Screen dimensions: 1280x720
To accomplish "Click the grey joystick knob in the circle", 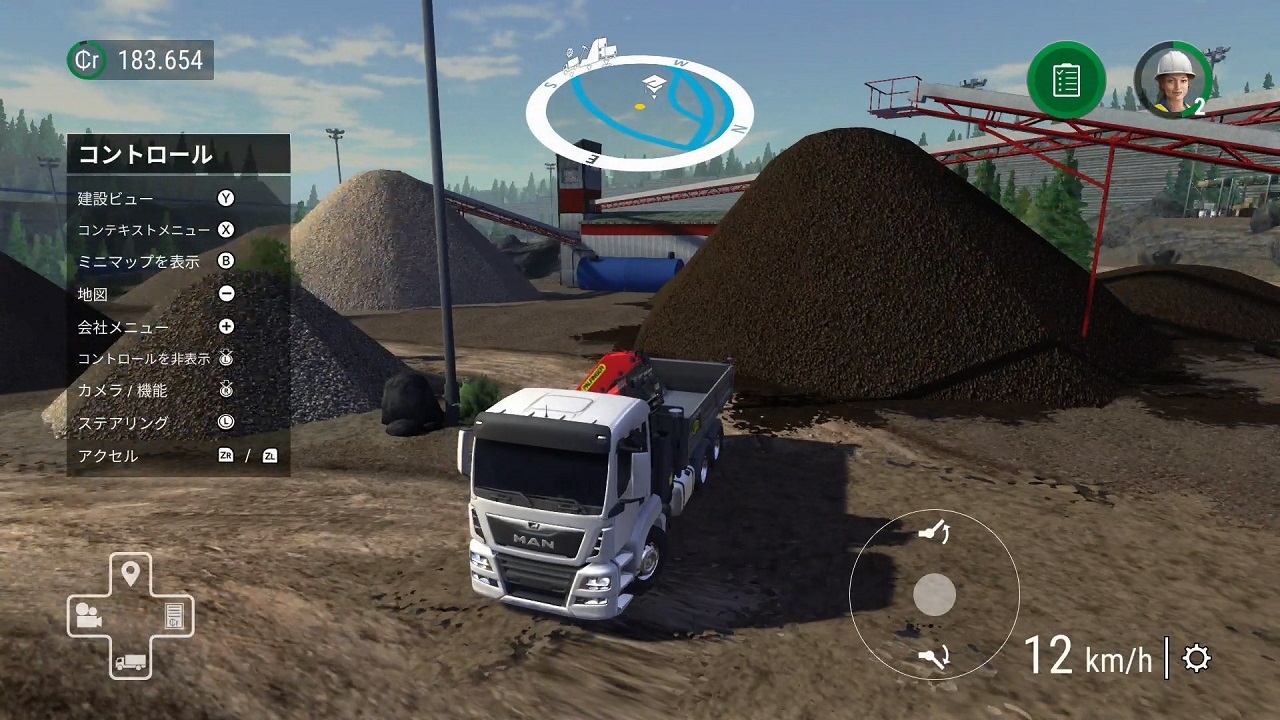I will [x=934, y=595].
